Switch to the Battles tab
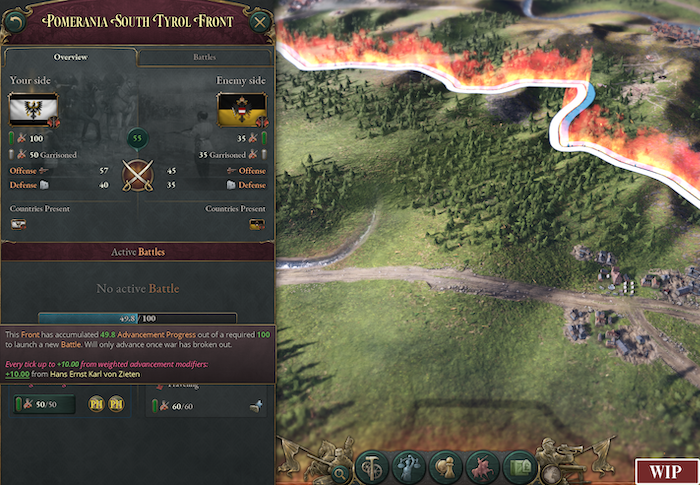Screen dimensions: 700x485 (204, 57)
